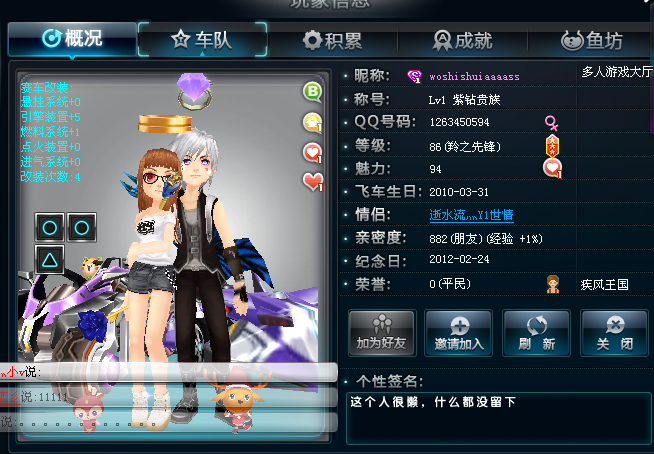Click the purple diamond icon beside nickname
654x454 pixels.
pyautogui.click(x=415, y=76)
